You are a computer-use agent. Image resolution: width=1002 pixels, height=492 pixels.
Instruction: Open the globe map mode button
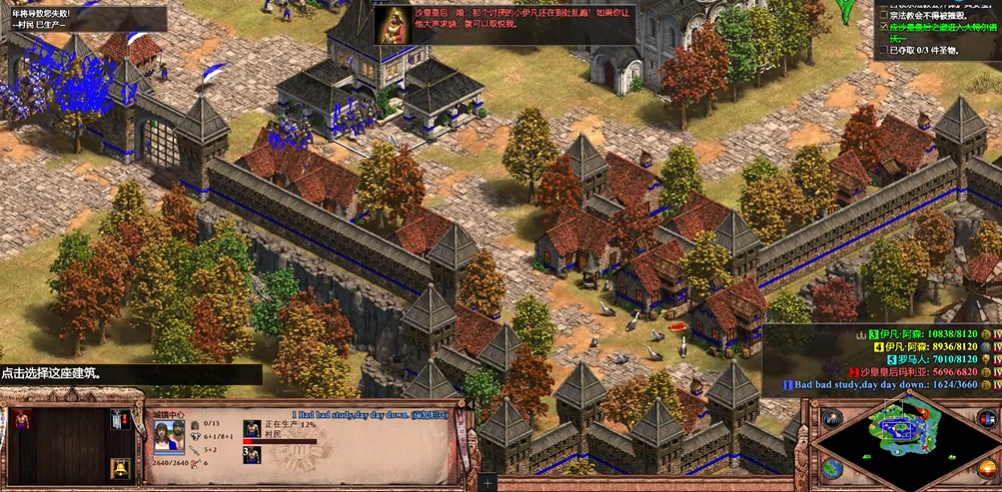point(831,467)
